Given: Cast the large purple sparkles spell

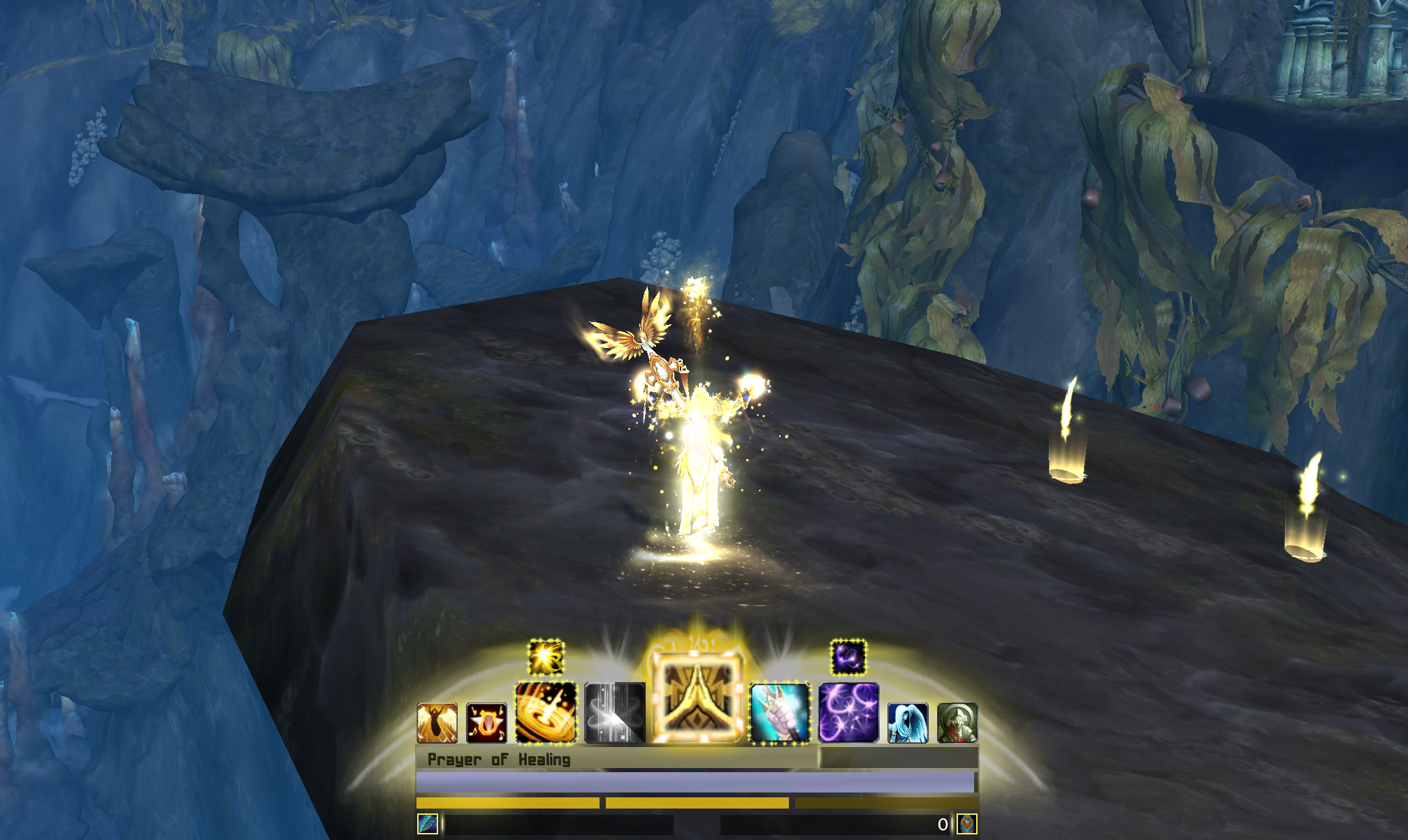Looking at the screenshot, I should click(x=848, y=712).
